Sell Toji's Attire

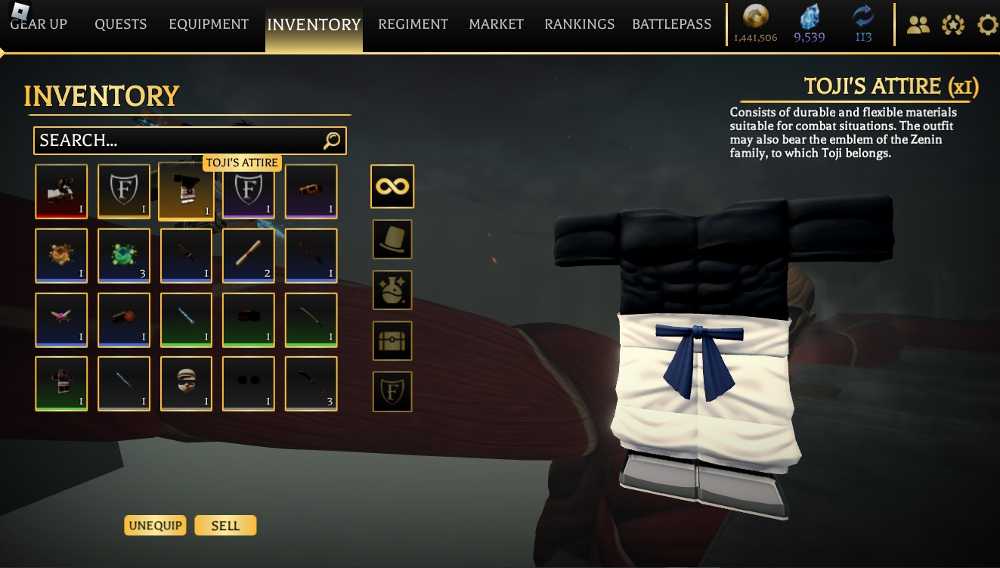pyautogui.click(x=226, y=526)
